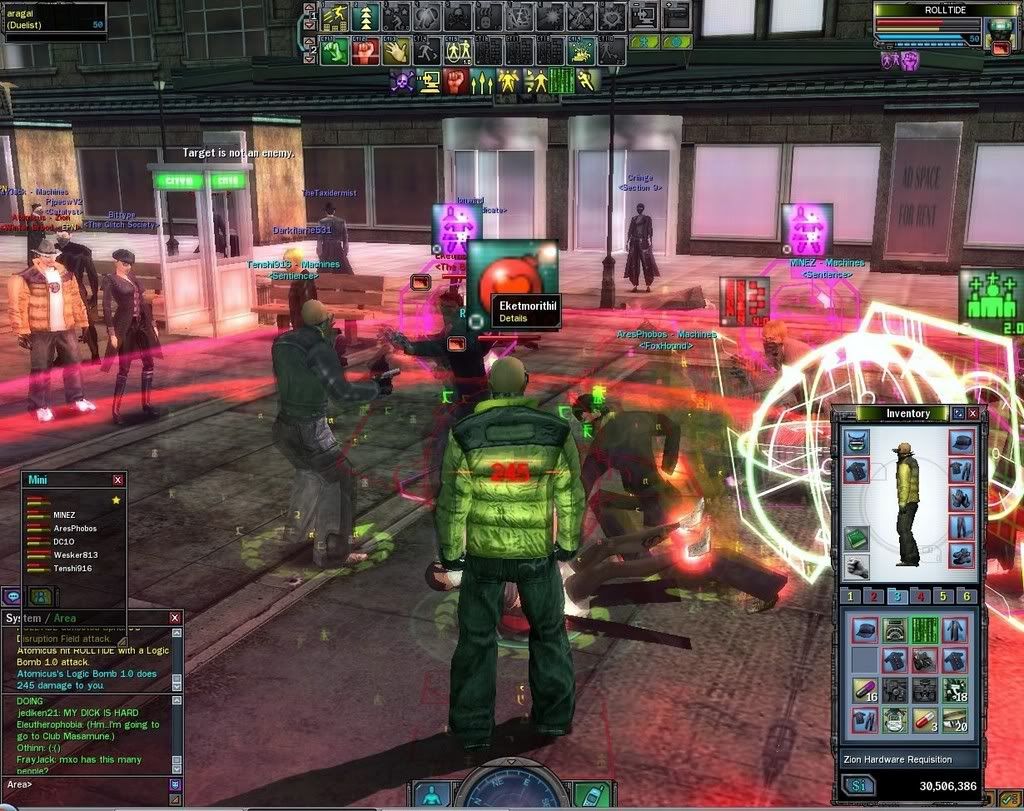Select the equipped shoes slot
The image size is (1024, 811).
[x=961, y=554]
